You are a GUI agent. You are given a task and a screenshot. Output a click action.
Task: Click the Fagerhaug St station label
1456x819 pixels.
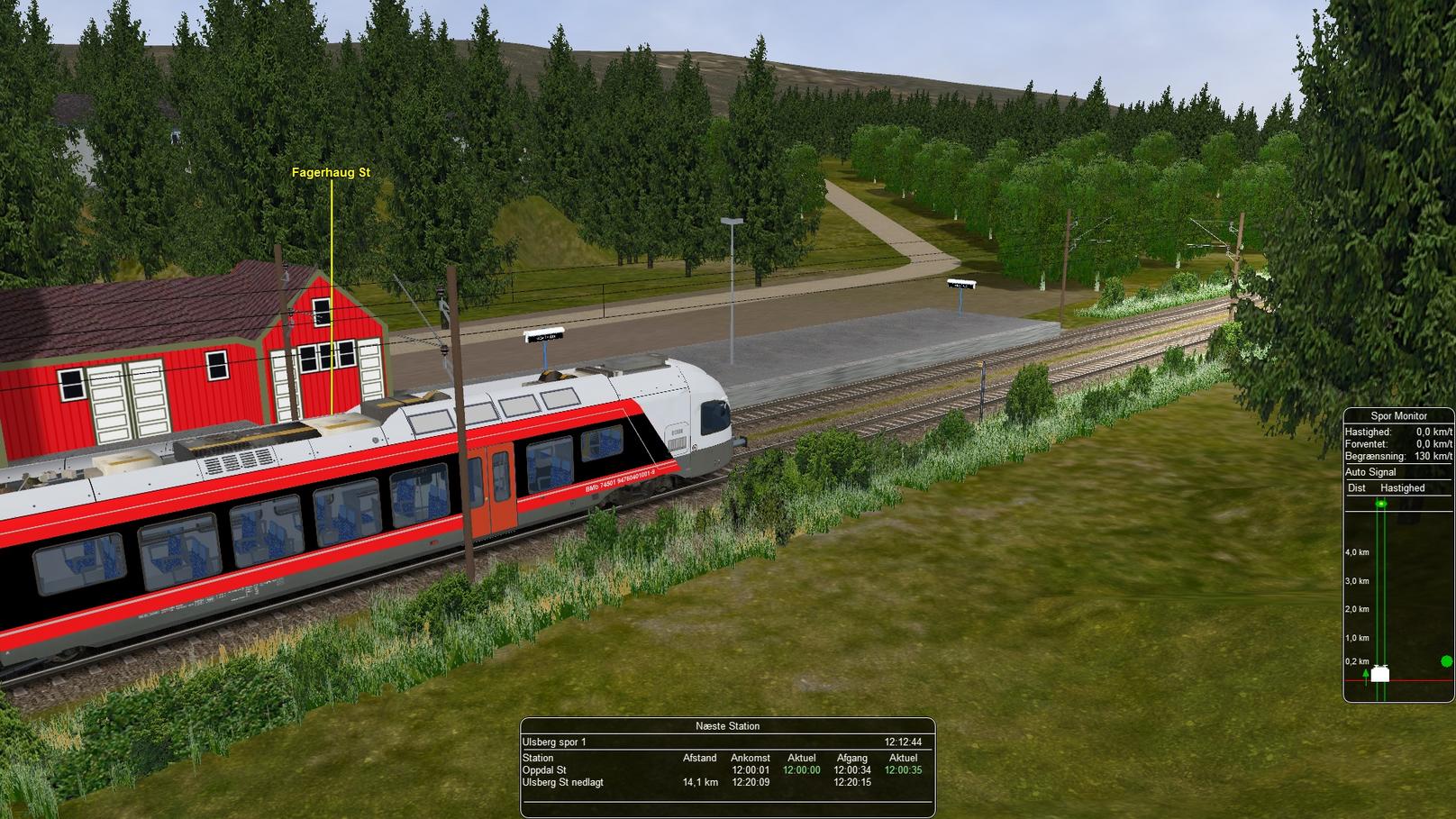[331, 172]
